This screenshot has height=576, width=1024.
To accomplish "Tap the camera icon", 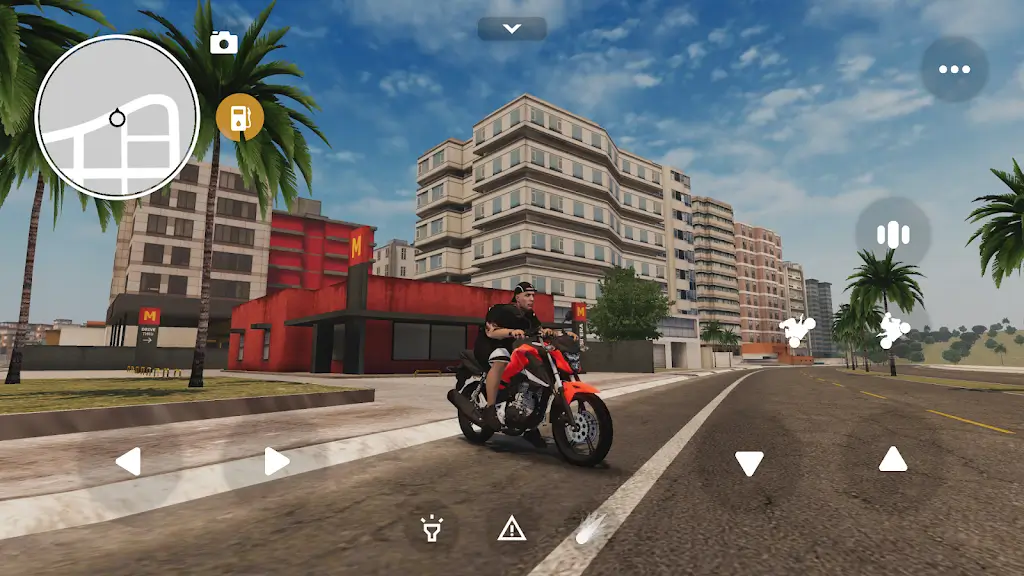I will coord(224,42).
